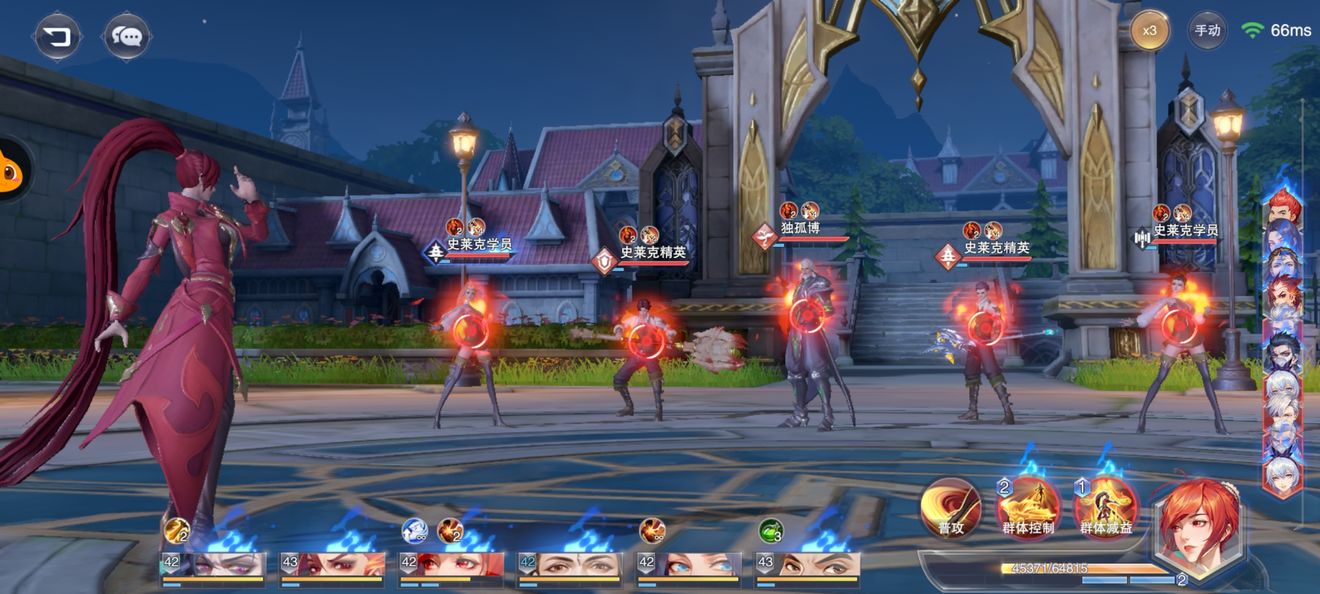Select the white-haired purple-eyed hero card
Viewport: 1320px width, 594px height.
pyautogui.click(x=214, y=566)
